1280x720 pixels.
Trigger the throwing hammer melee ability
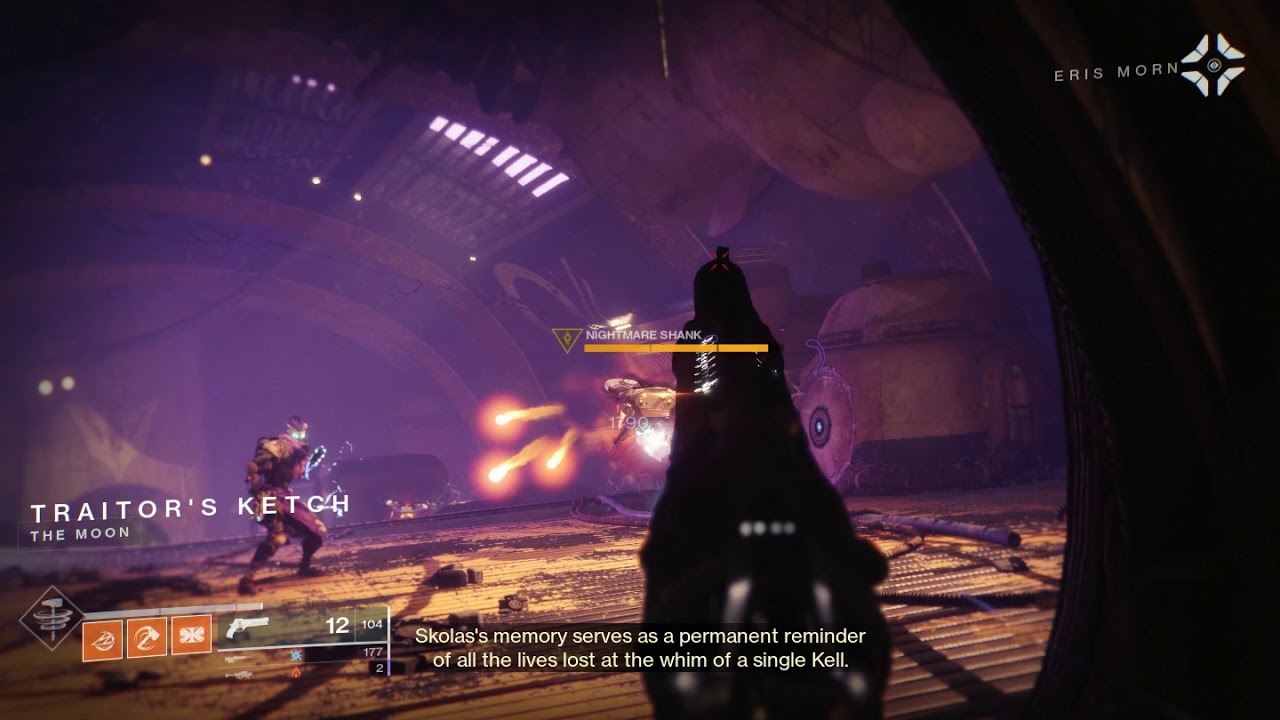click(x=147, y=638)
